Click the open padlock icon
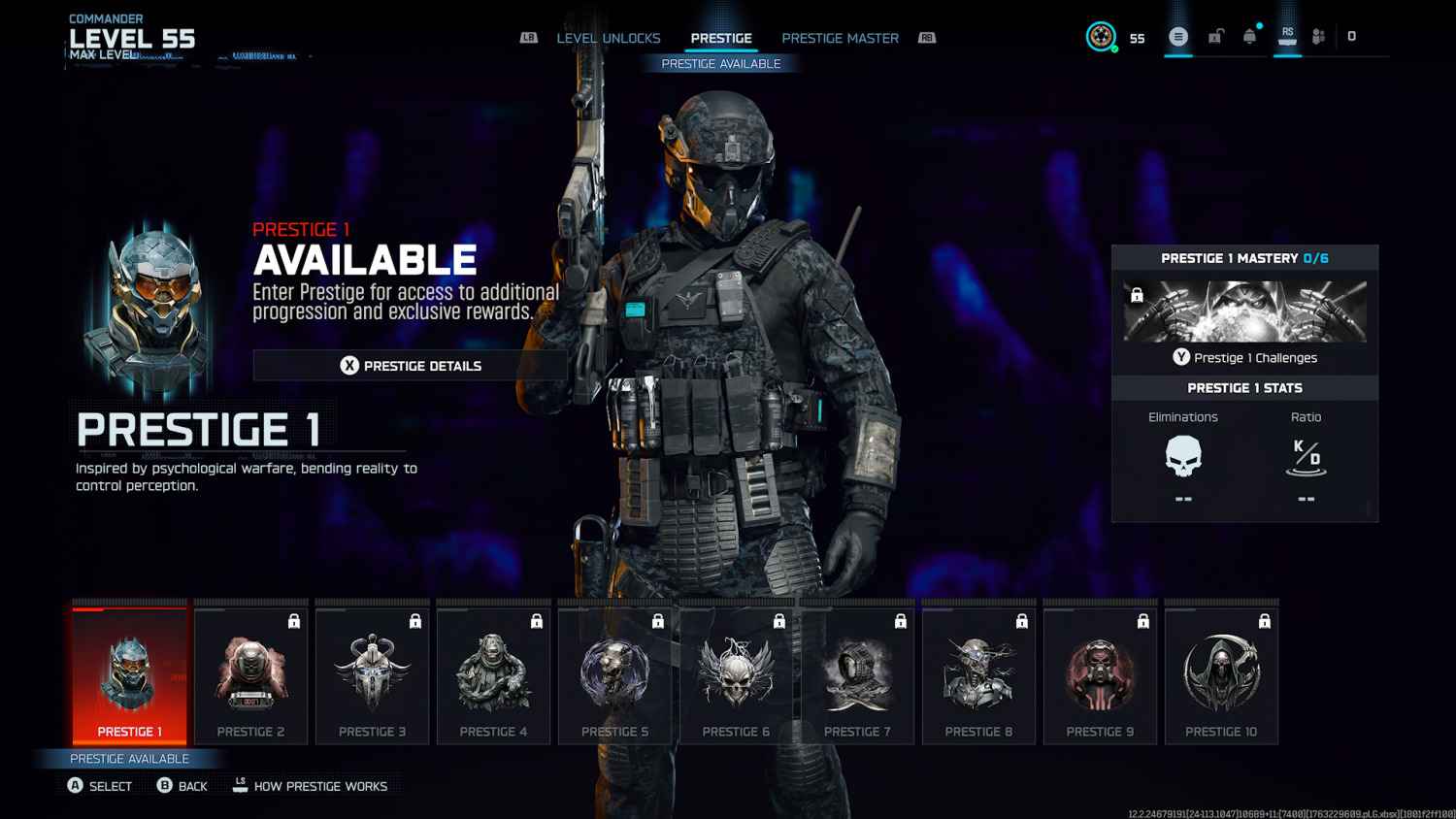The height and width of the screenshot is (819, 1456). tap(1215, 37)
